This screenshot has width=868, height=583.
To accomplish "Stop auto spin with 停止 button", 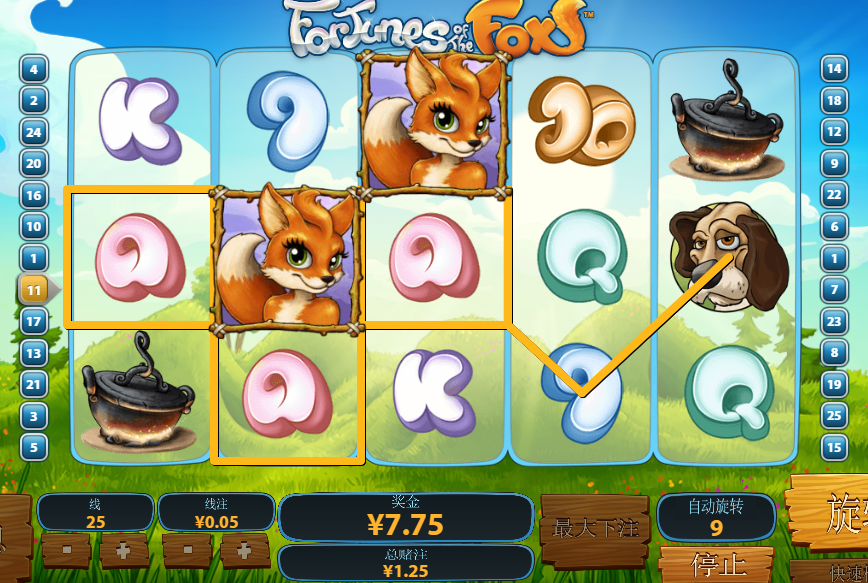I will click(716, 566).
